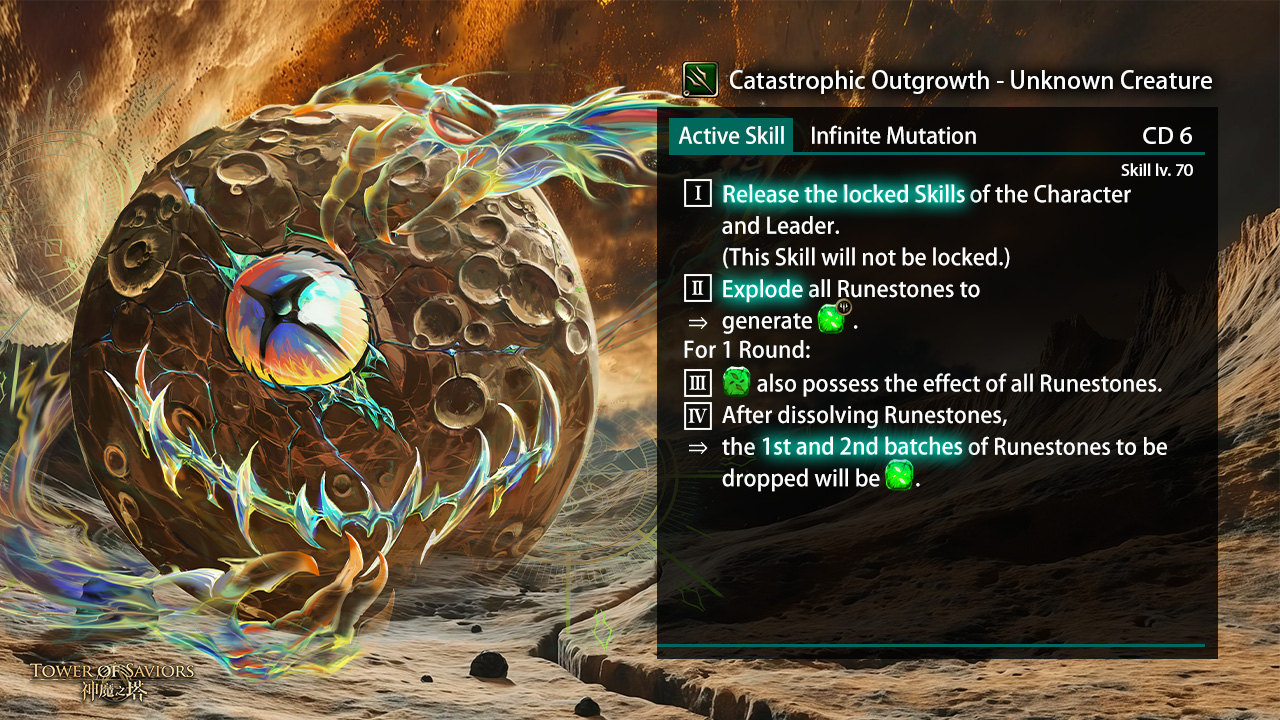Select the Active Skill tab
Viewport: 1280px width, 720px height.
point(731,136)
